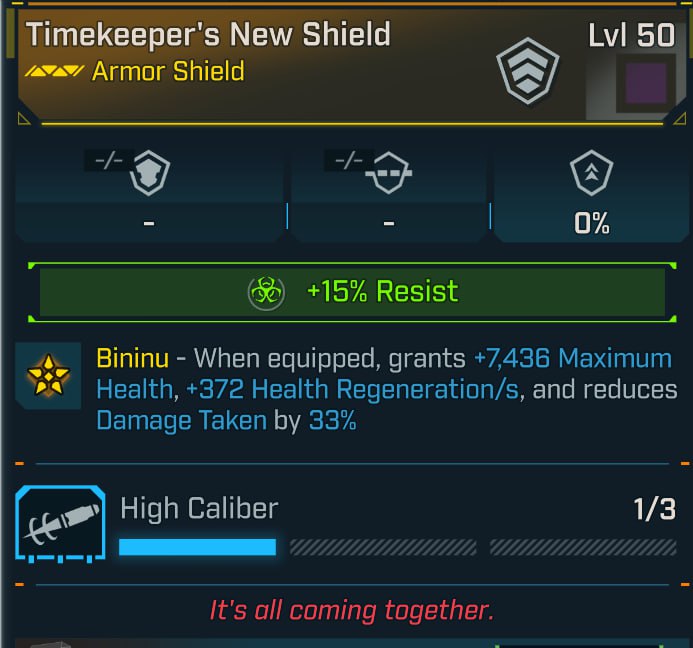The width and height of the screenshot is (693, 648).
Task: Click the Bininu gold star perk icon
Action: (50, 376)
